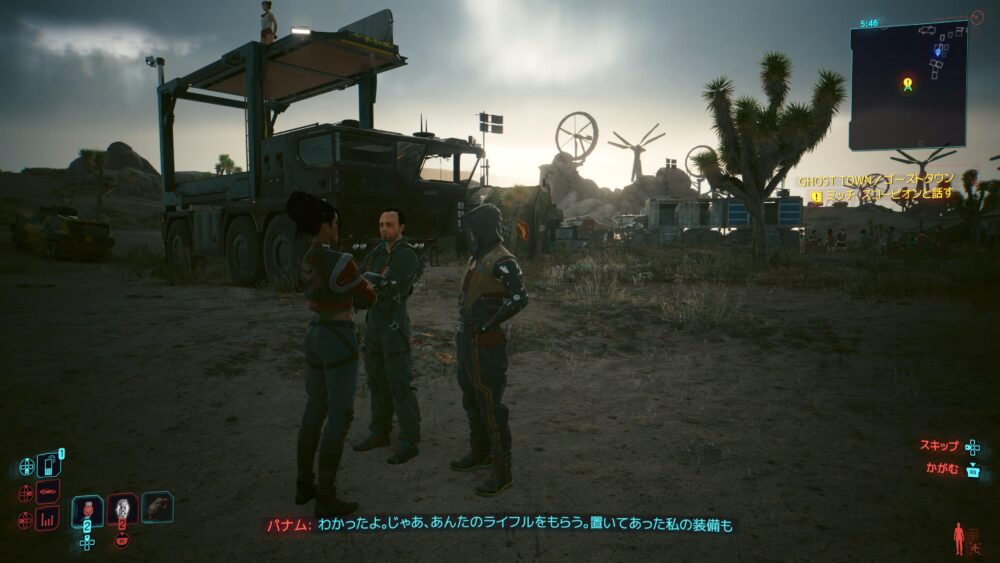This screenshot has width=1000, height=563.
Task: Open the phone icon with notification badge
Action: coord(48,465)
